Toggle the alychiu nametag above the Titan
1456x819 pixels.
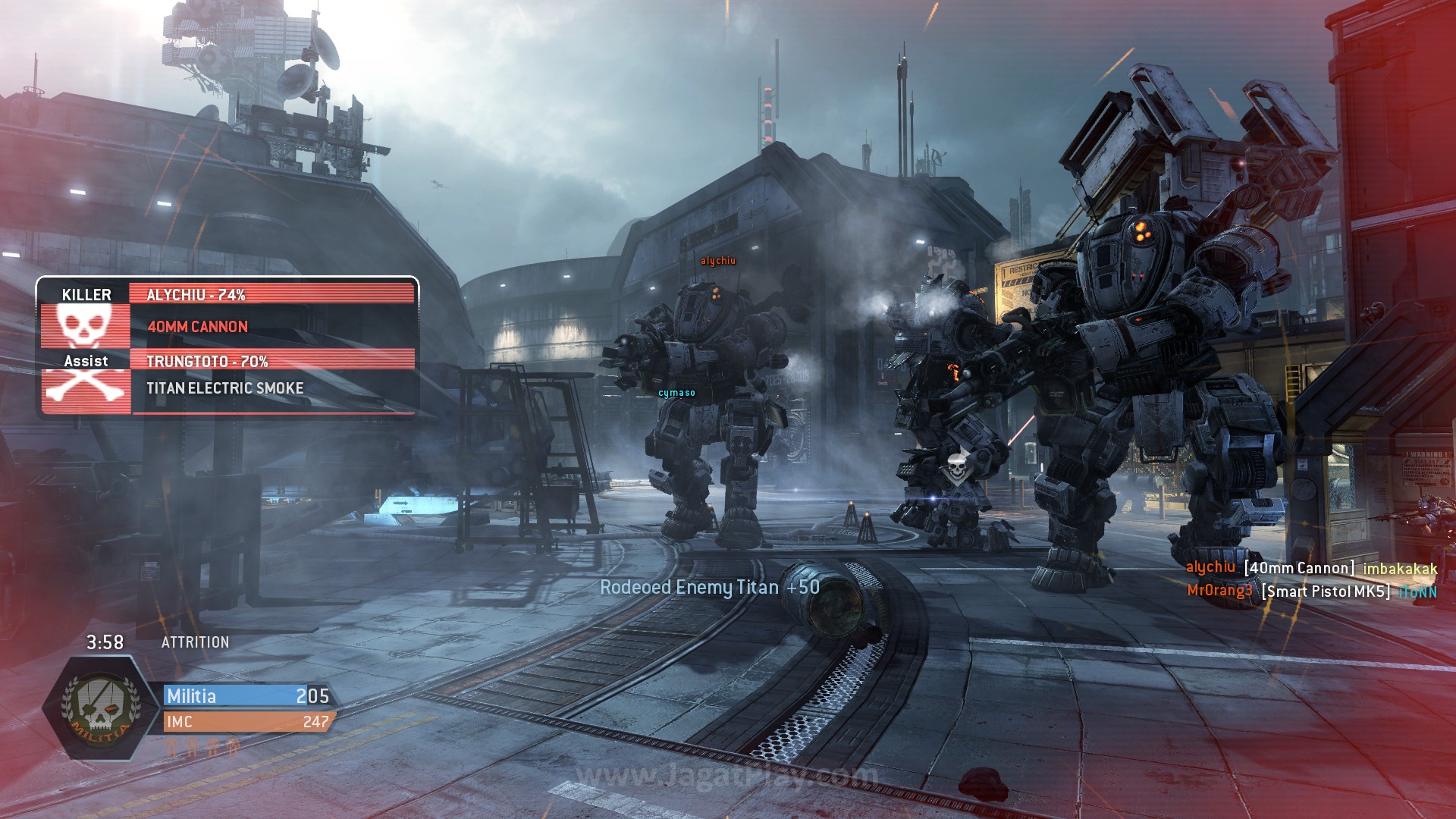tap(717, 261)
